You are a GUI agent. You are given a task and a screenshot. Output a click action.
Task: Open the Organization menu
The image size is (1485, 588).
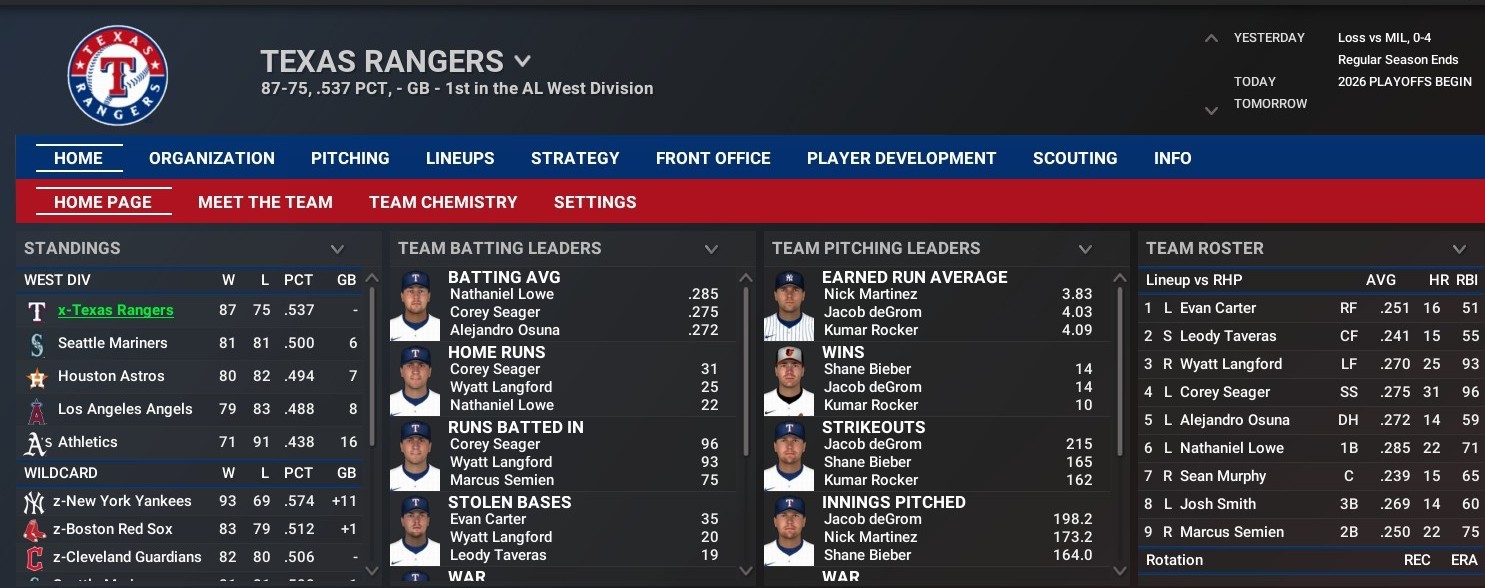[x=211, y=158]
